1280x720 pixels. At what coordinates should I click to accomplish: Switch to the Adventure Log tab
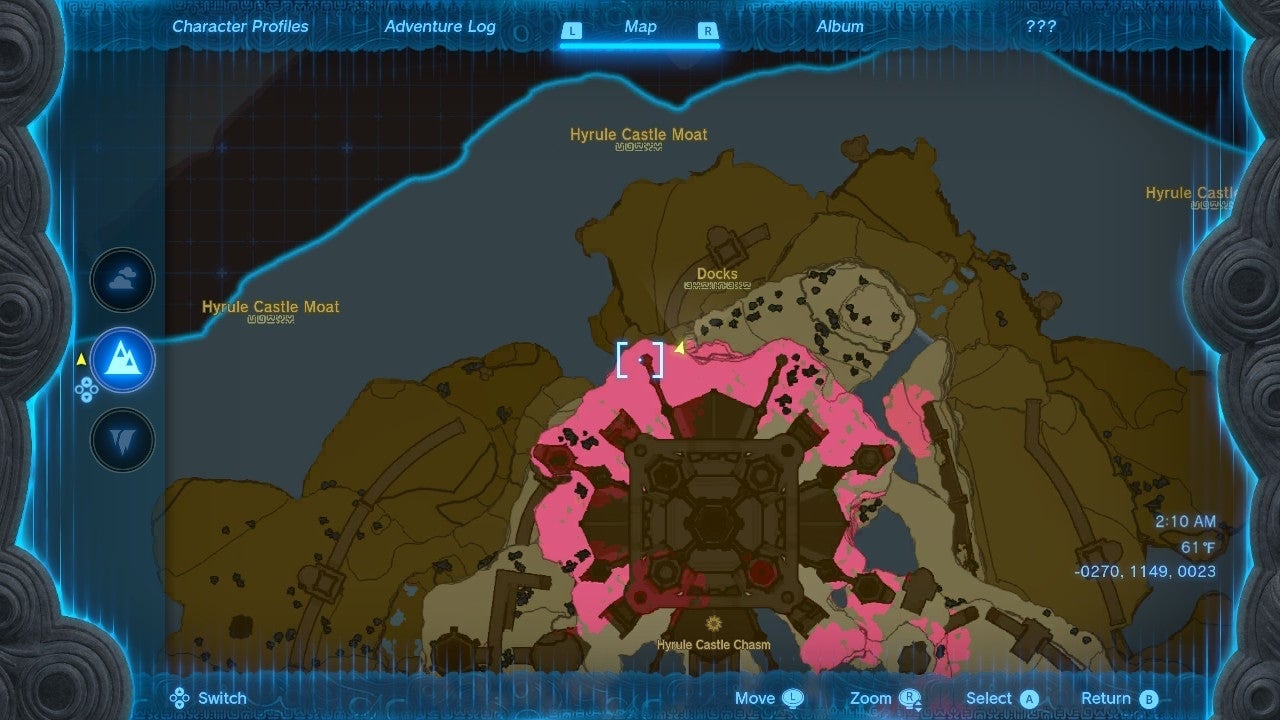pos(440,27)
